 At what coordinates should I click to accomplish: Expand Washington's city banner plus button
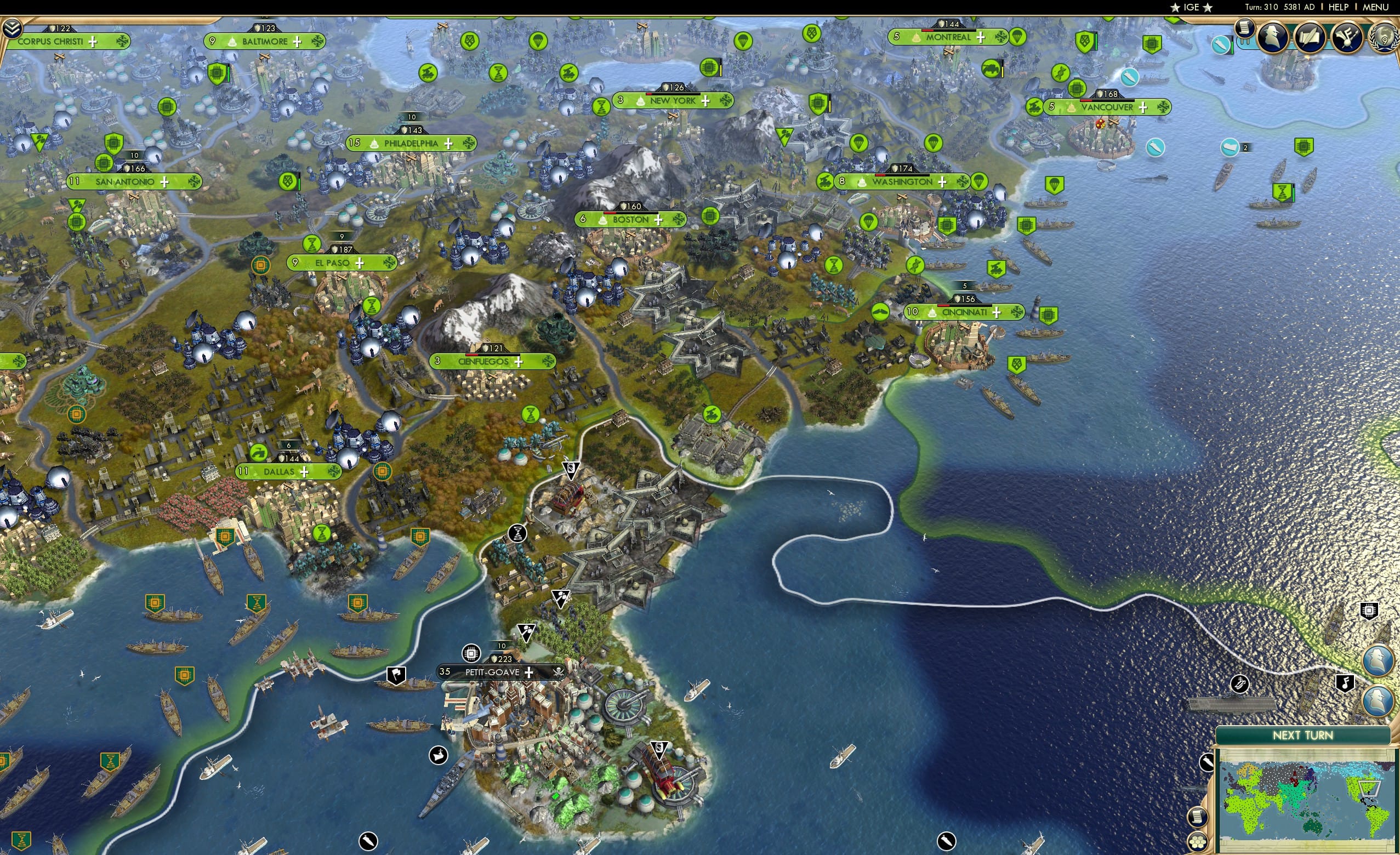[943, 182]
